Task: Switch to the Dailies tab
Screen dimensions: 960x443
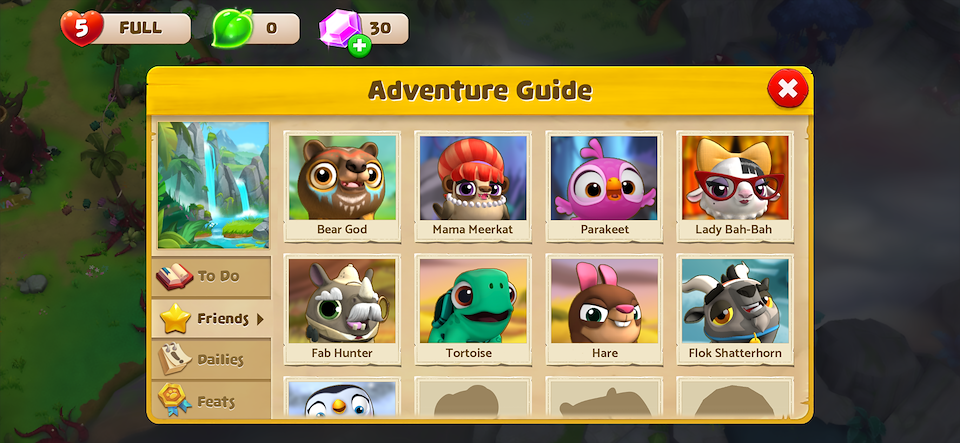Action: point(212,359)
